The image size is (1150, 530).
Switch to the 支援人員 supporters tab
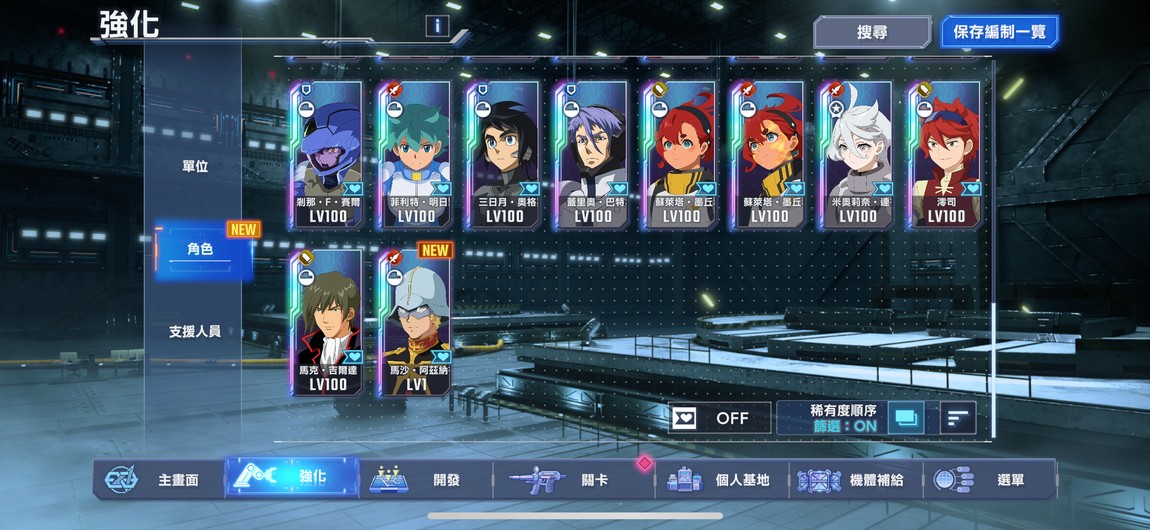point(195,331)
